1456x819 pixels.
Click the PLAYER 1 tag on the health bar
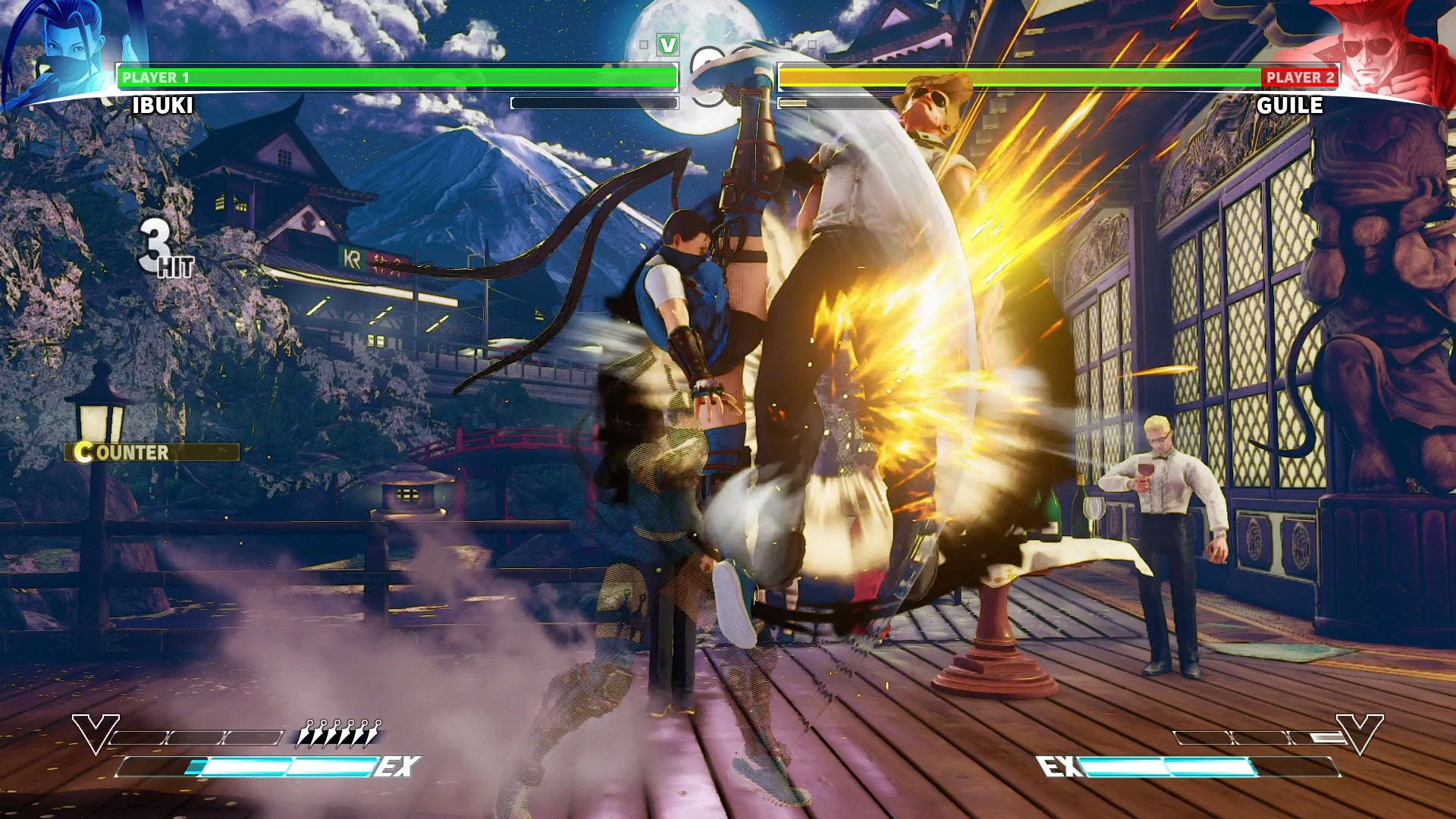(158, 76)
